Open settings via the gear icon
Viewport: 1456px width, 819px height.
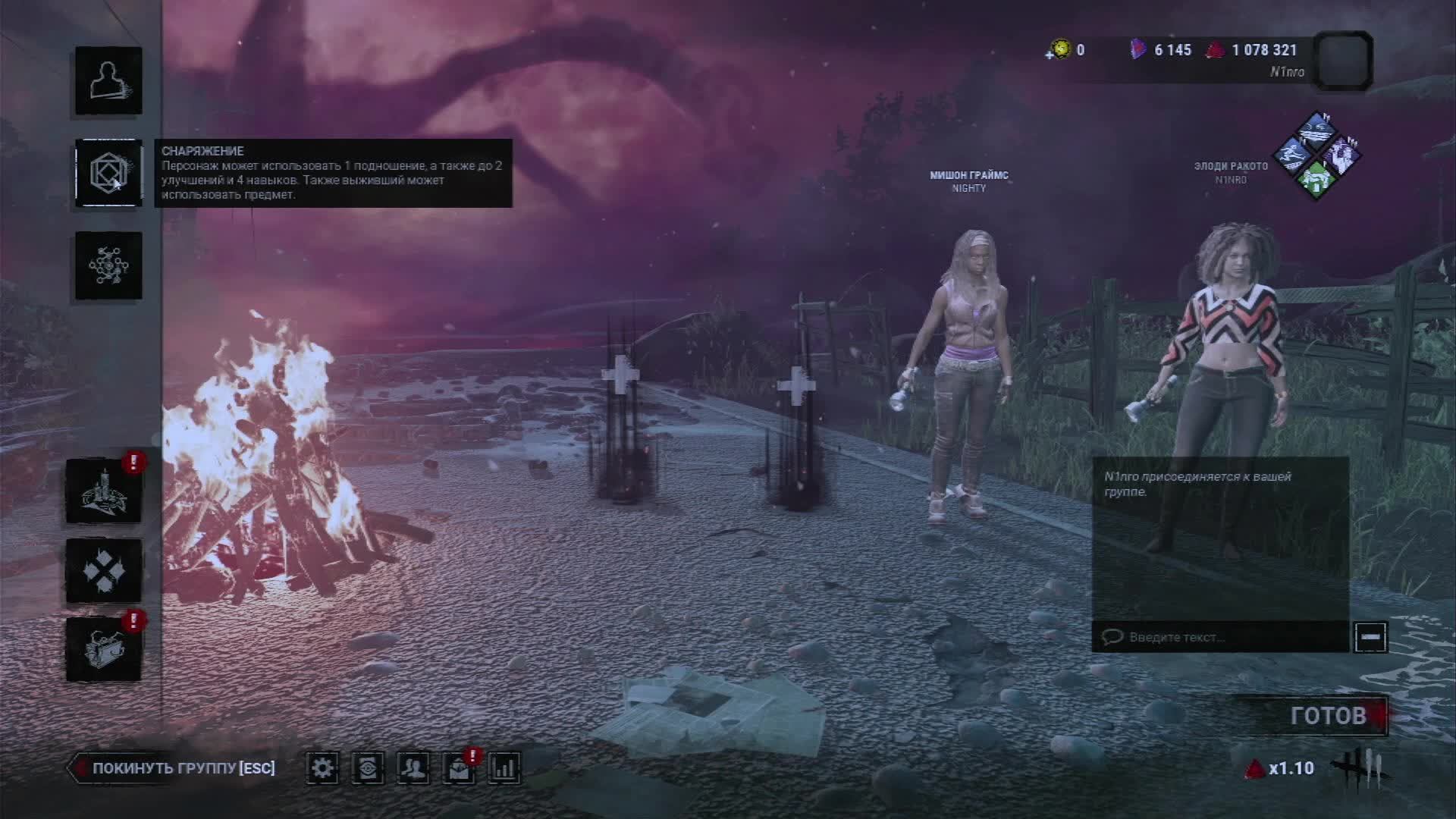pyautogui.click(x=322, y=768)
